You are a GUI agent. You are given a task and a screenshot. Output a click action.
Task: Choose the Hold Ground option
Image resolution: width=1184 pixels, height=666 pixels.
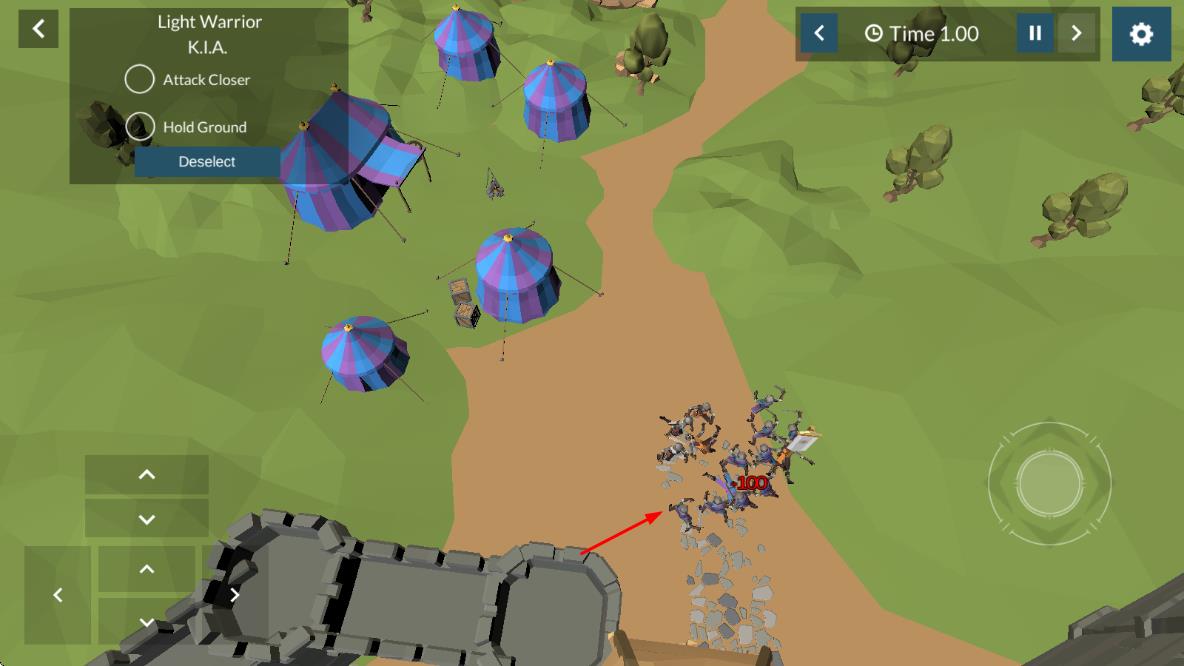(140, 127)
